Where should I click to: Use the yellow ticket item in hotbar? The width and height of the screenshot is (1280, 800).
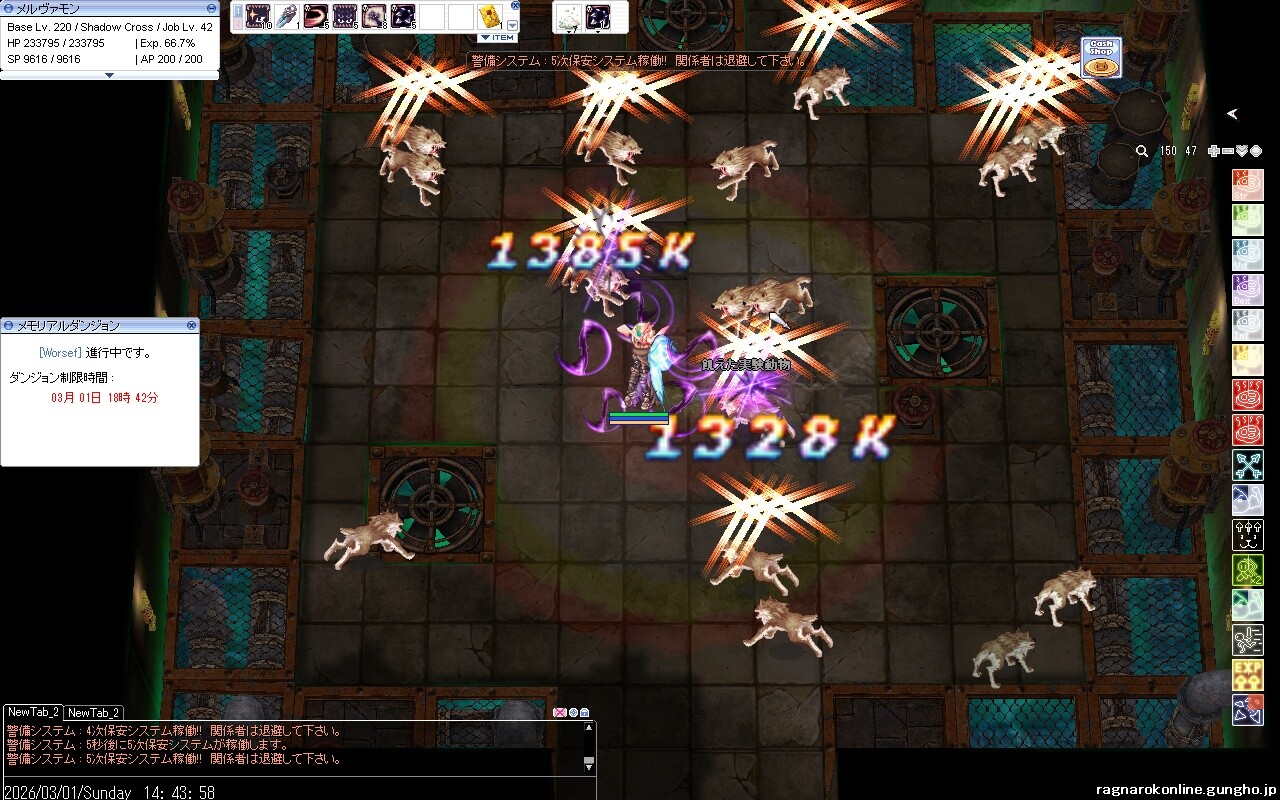(x=489, y=17)
